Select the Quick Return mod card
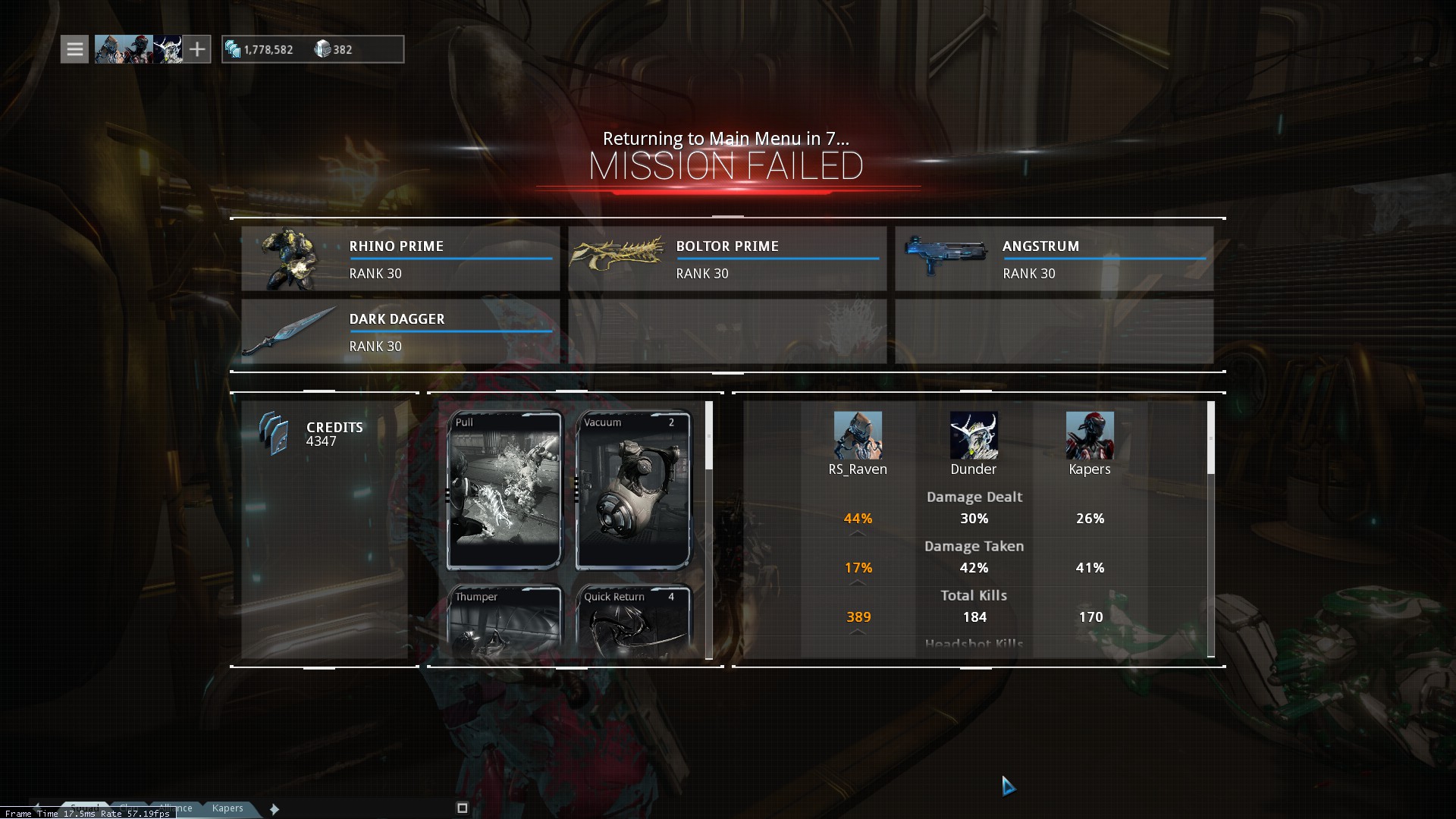The width and height of the screenshot is (1456, 819). coord(633,620)
